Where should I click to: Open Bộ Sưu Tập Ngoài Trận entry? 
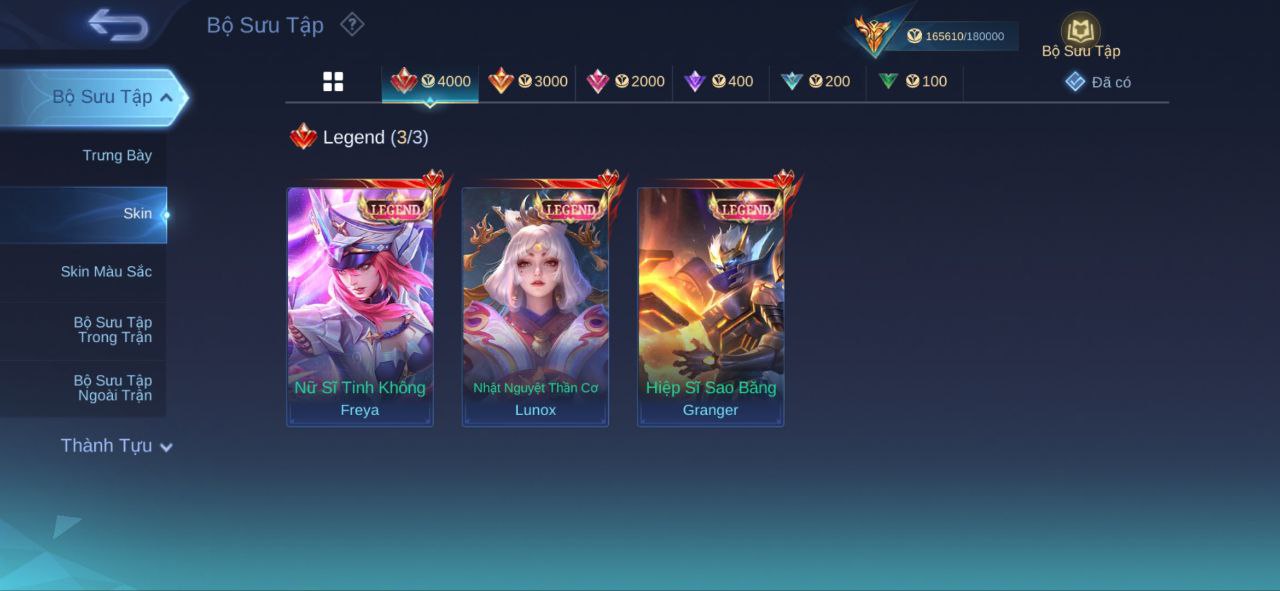(112, 388)
